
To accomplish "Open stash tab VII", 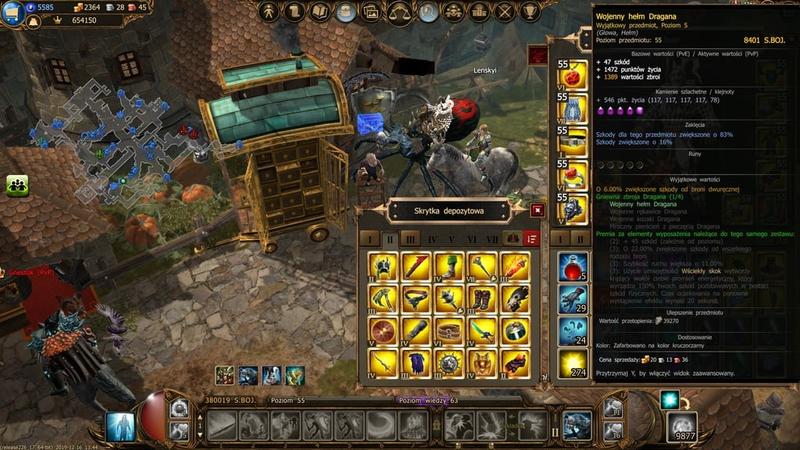I will click(x=491, y=240).
